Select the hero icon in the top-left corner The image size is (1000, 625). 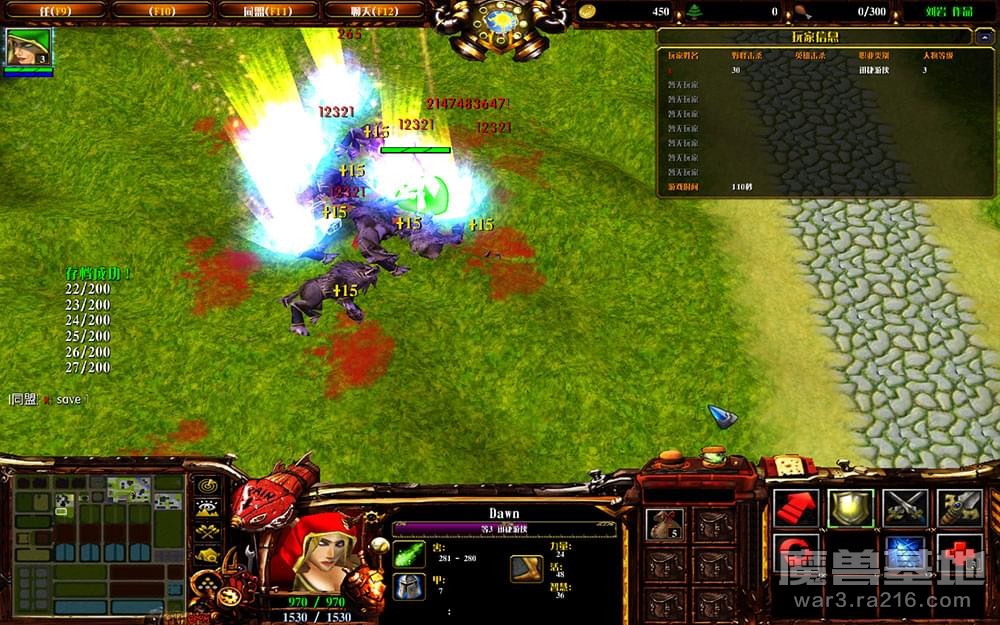pos(28,47)
